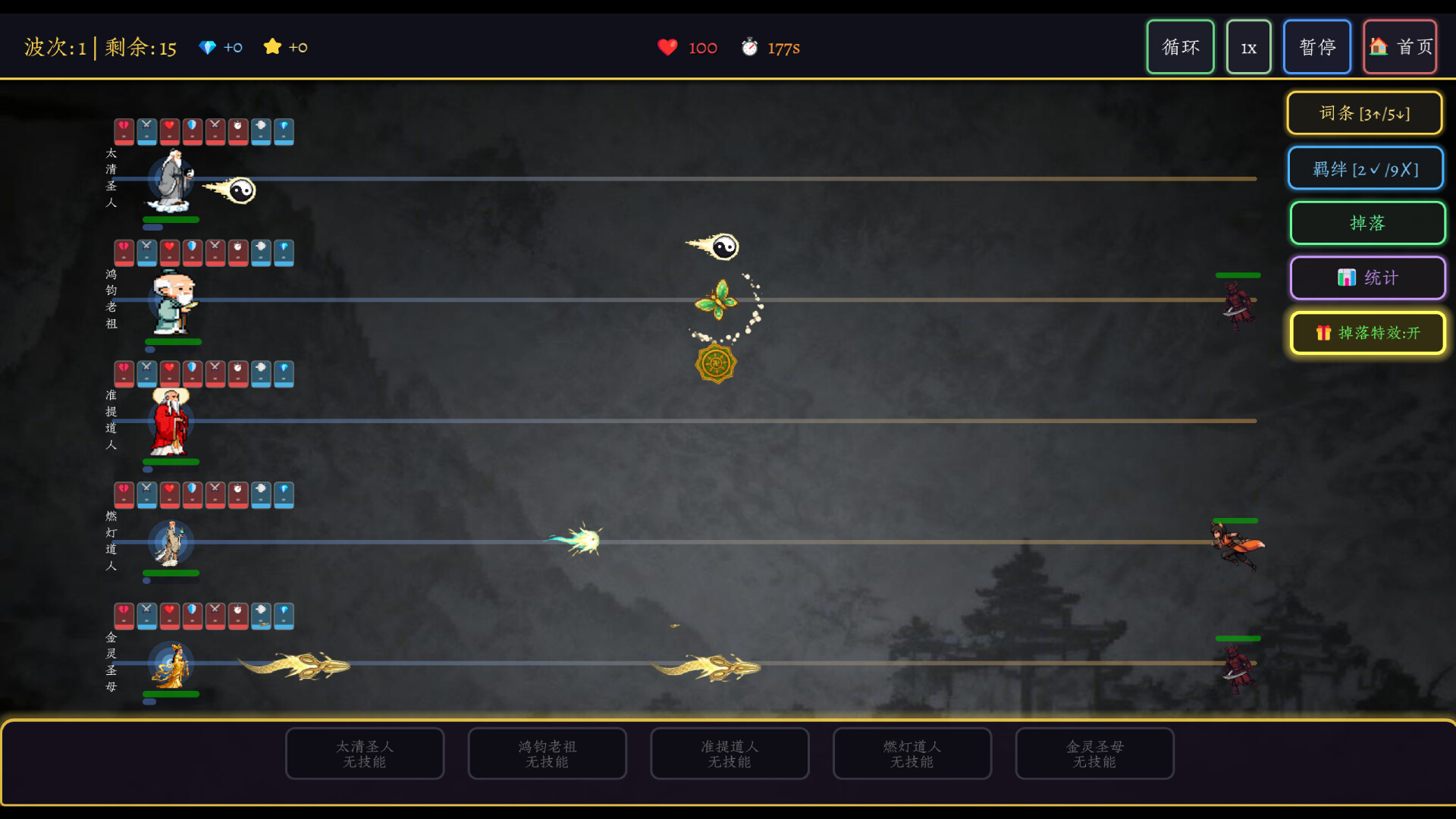Toggle 循环 loop mode
The height and width of the screenshot is (819, 1456).
1180,46
